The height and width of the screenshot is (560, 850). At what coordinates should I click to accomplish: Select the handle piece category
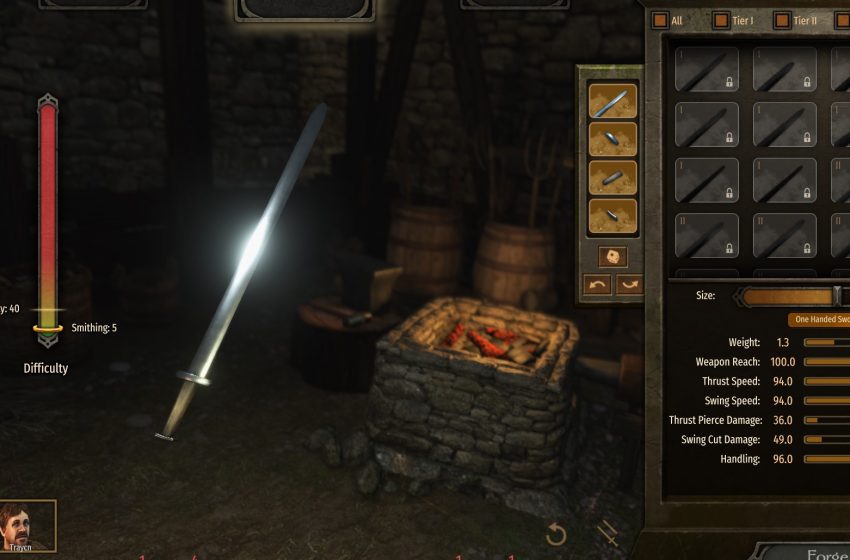613,177
